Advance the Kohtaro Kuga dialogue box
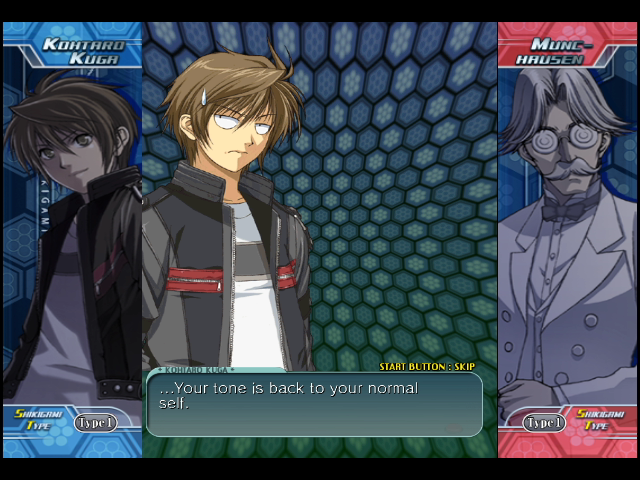This screenshot has height=480, width=640. [x=314, y=404]
